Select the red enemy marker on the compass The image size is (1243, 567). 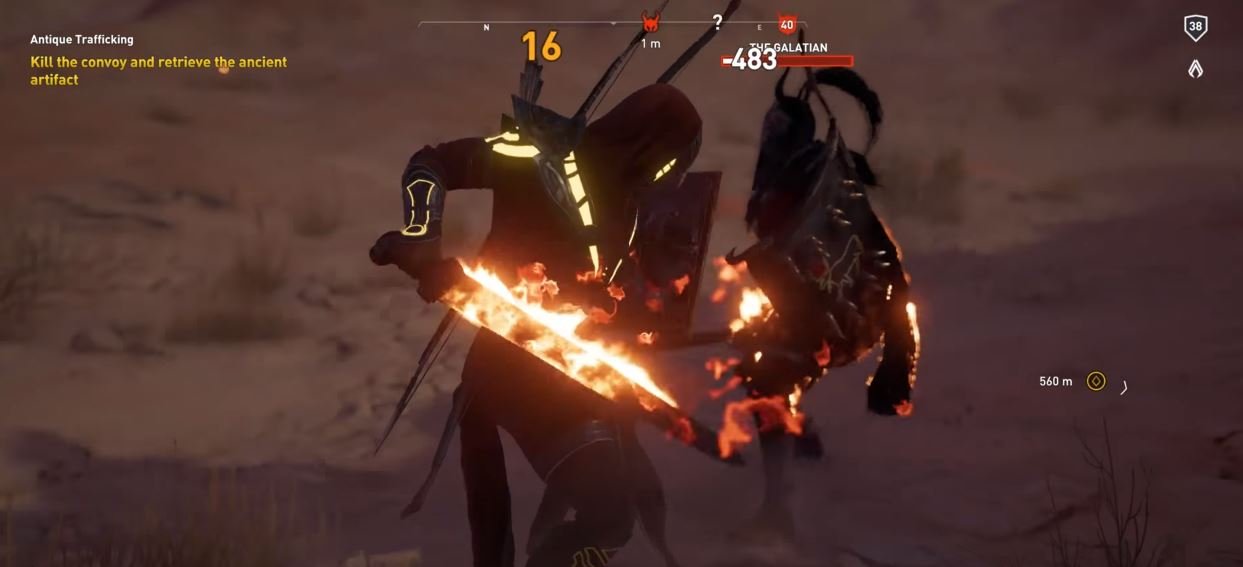coord(651,23)
